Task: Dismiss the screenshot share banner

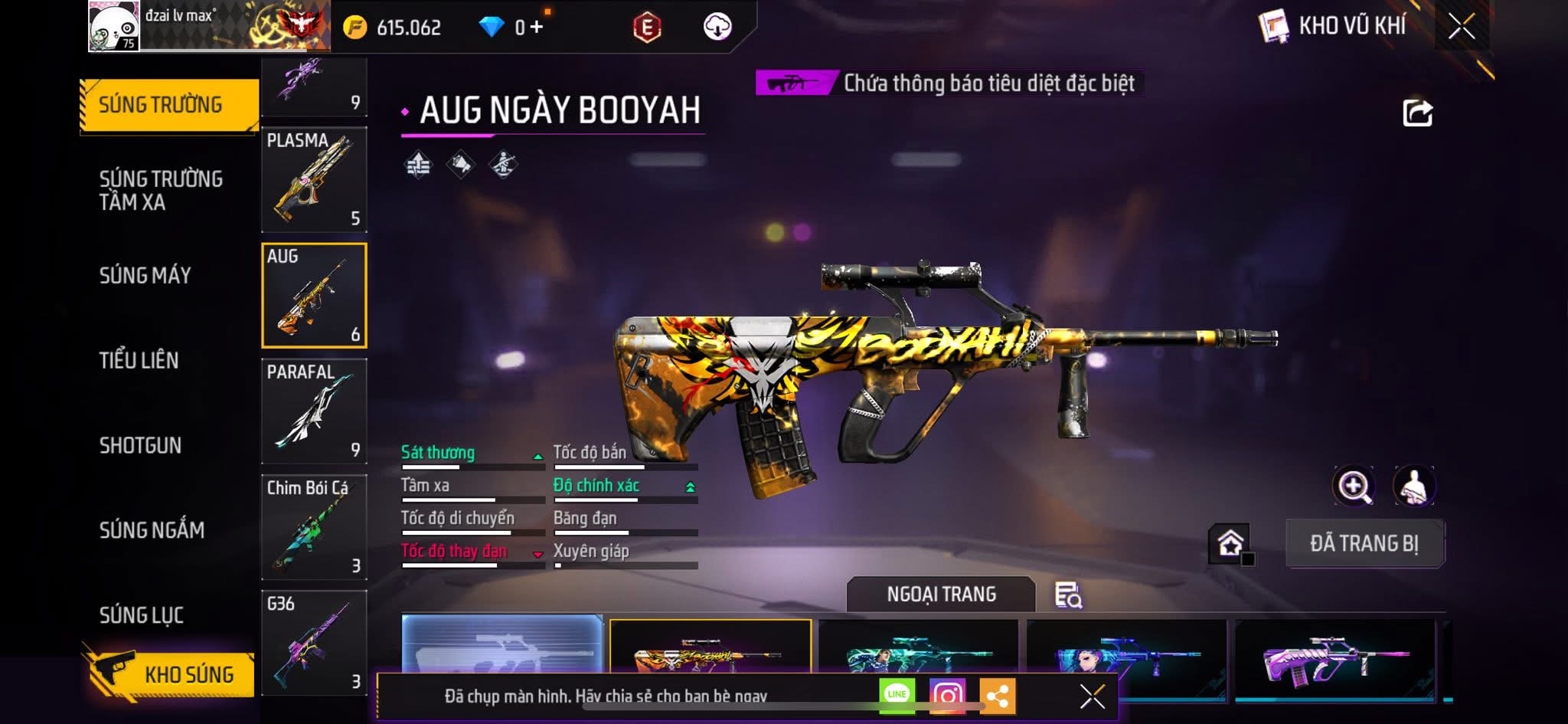Action: click(1092, 696)
